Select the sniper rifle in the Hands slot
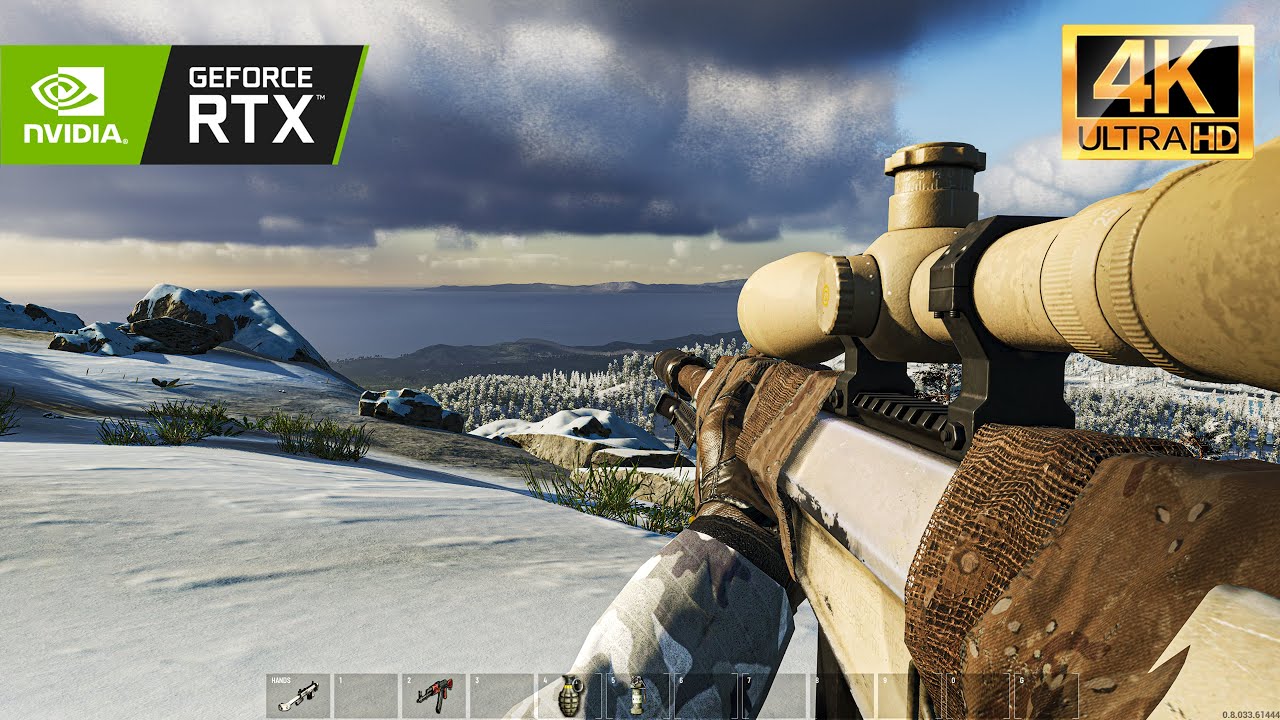This screenshot has width=1280, height=720. coord(297,694)
